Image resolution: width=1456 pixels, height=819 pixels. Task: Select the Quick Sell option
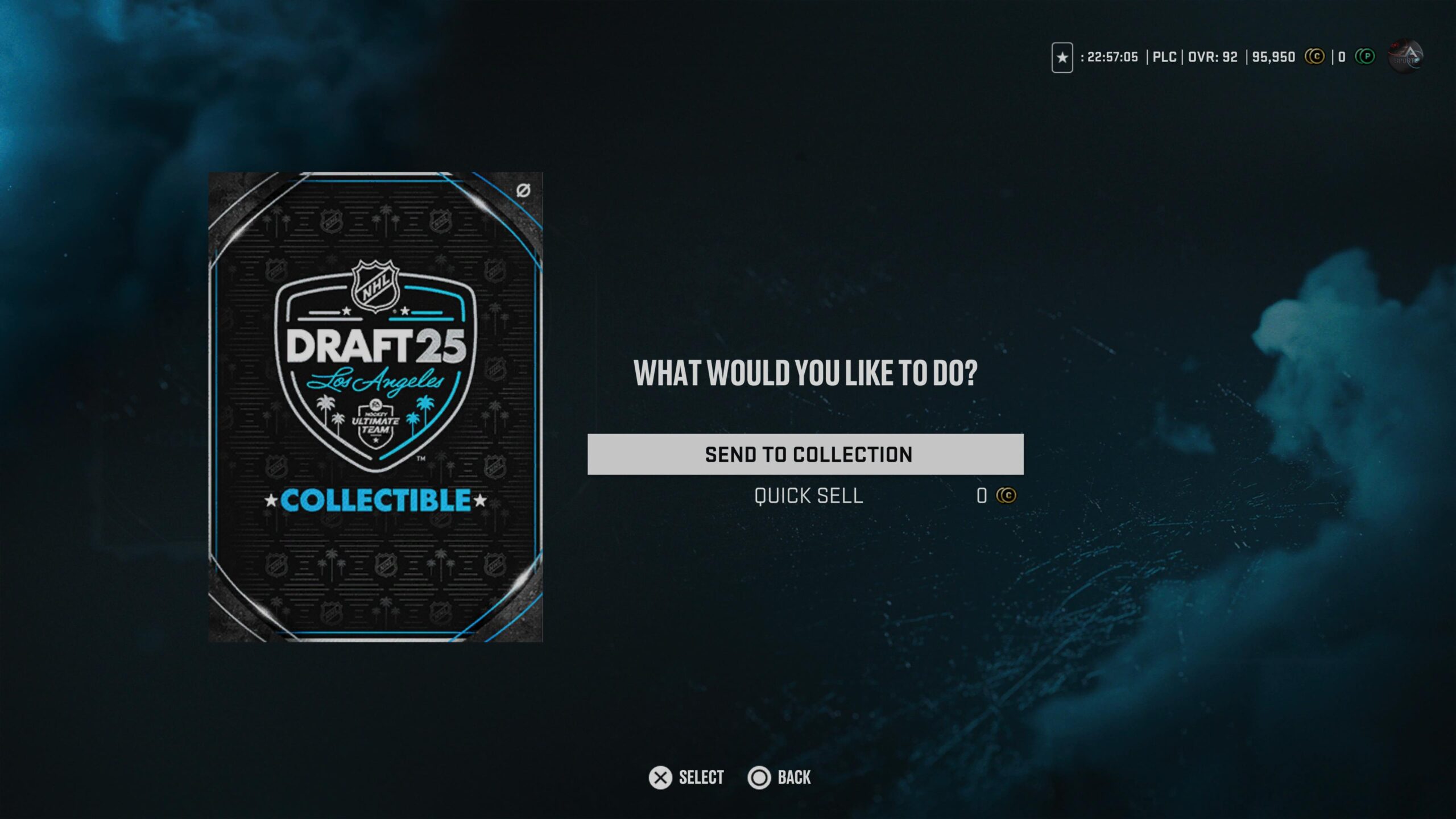coord(808,496)
